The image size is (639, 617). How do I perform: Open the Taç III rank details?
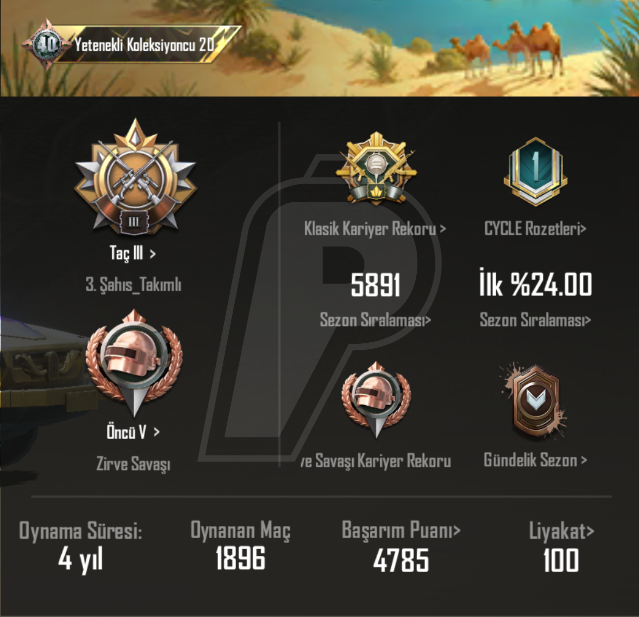(x=133, y=254)
